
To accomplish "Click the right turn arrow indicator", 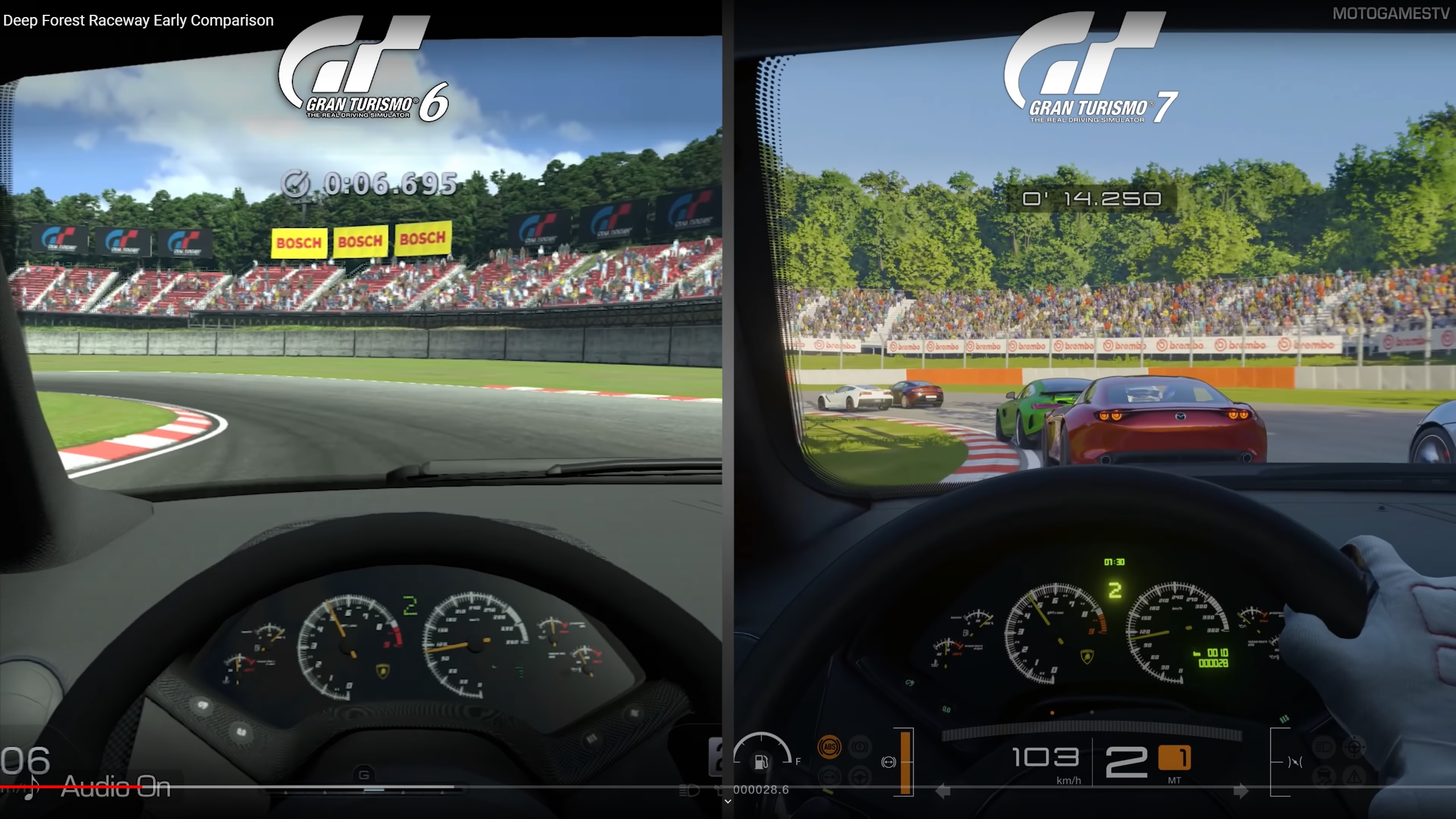I will tap(1240, 791).
